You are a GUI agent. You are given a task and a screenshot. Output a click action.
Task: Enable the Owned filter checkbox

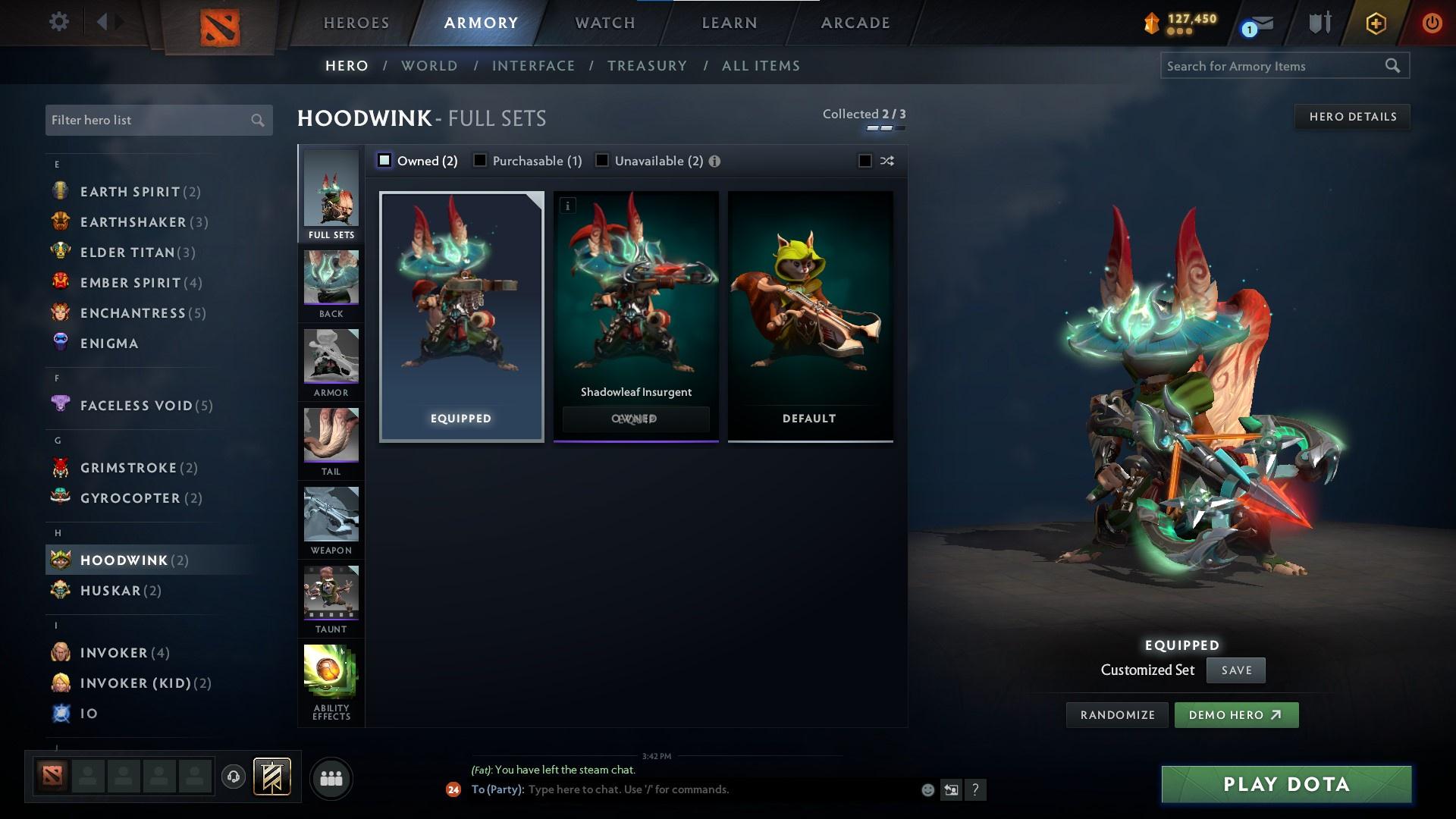pyautogui.click(x=385, y=160)
